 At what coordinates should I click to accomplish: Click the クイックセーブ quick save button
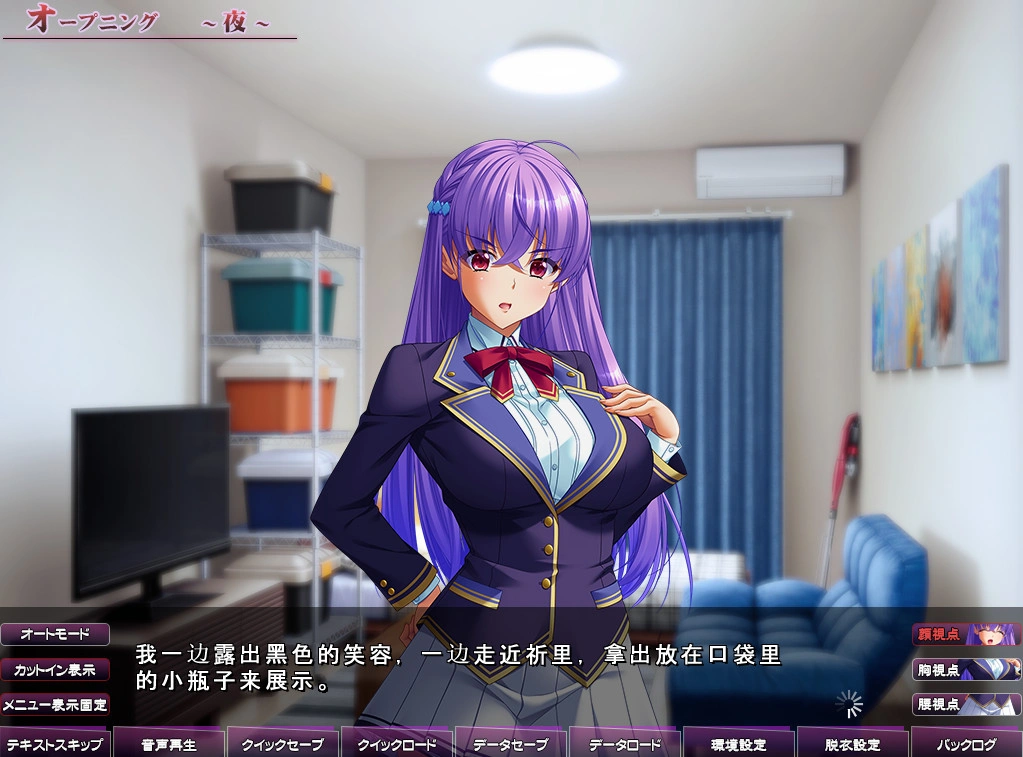click(283, 744)
